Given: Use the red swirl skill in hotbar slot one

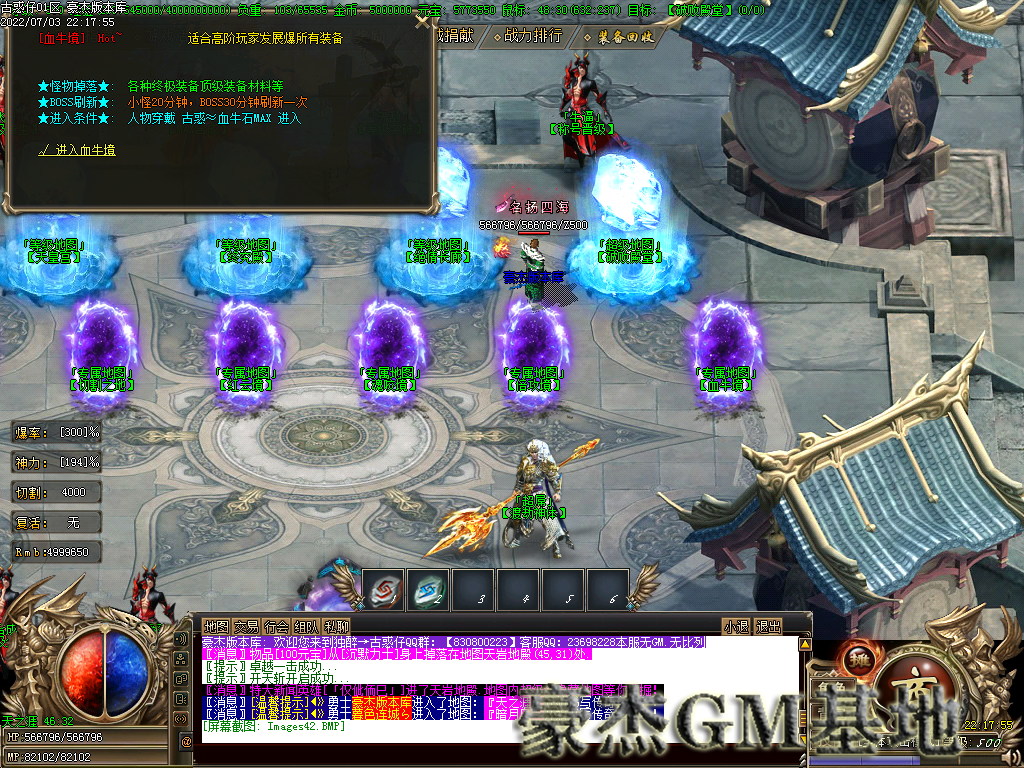Looking at the screenshot, I should pyautogui.click(x=383, y=589).
